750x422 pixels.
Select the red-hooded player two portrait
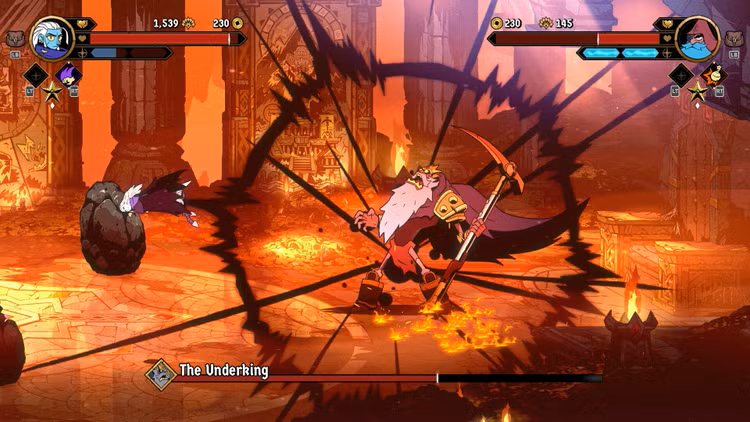(697, 38)
